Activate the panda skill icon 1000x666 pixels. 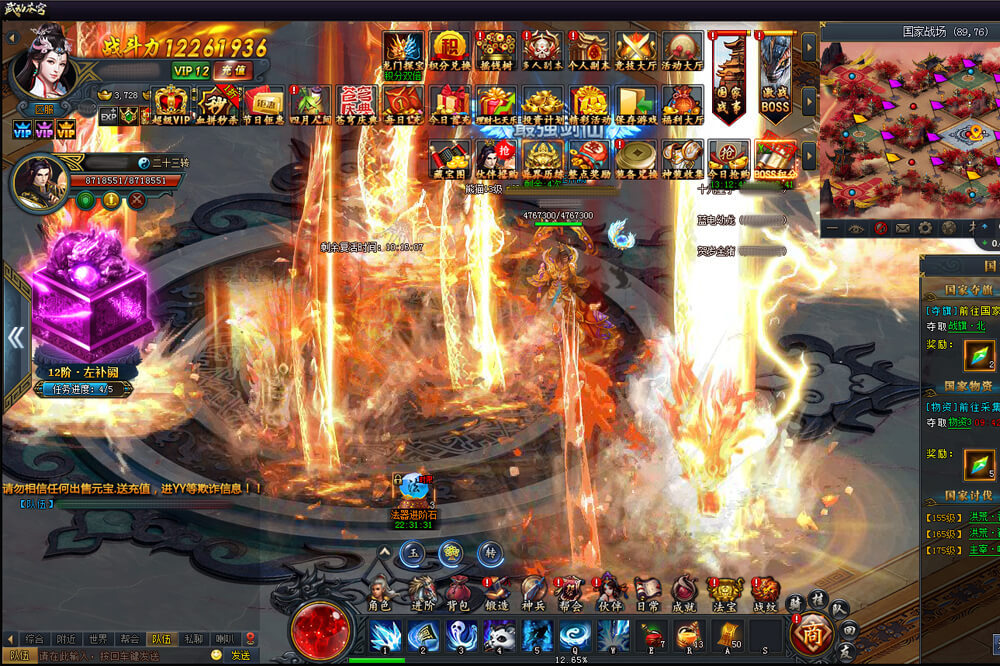(x=500, y=635)
